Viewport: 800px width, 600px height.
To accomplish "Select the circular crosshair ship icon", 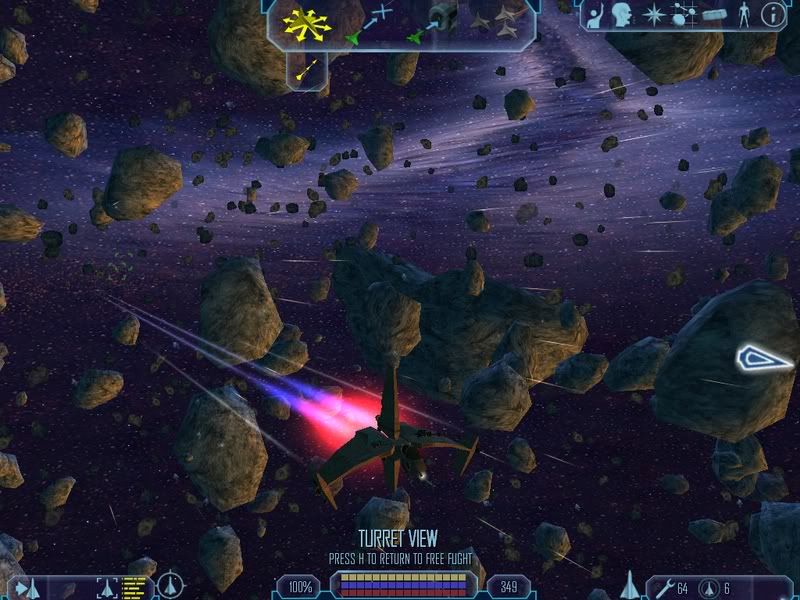I will point(170,586).
